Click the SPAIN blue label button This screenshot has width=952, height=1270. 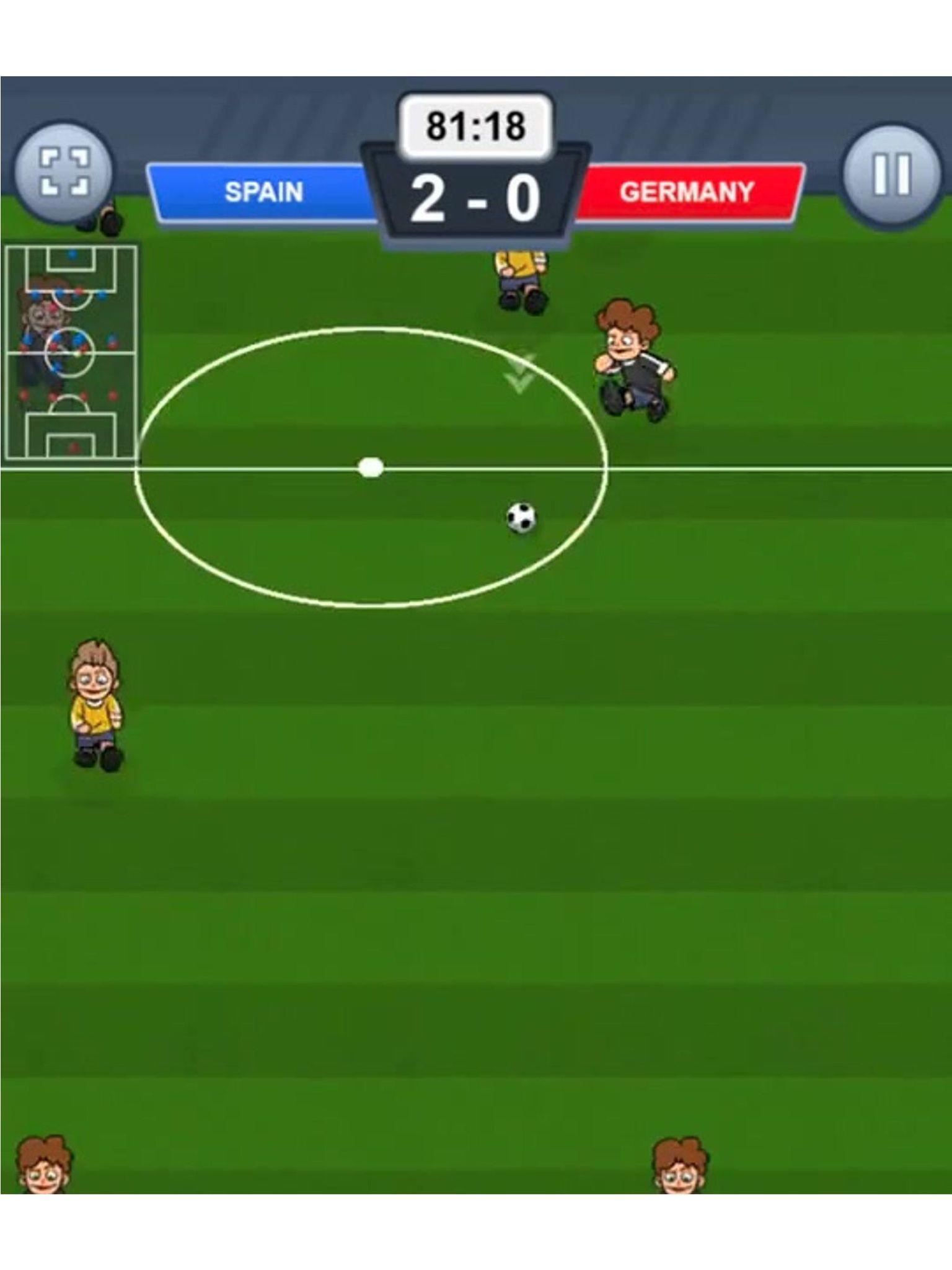[263, 192]
